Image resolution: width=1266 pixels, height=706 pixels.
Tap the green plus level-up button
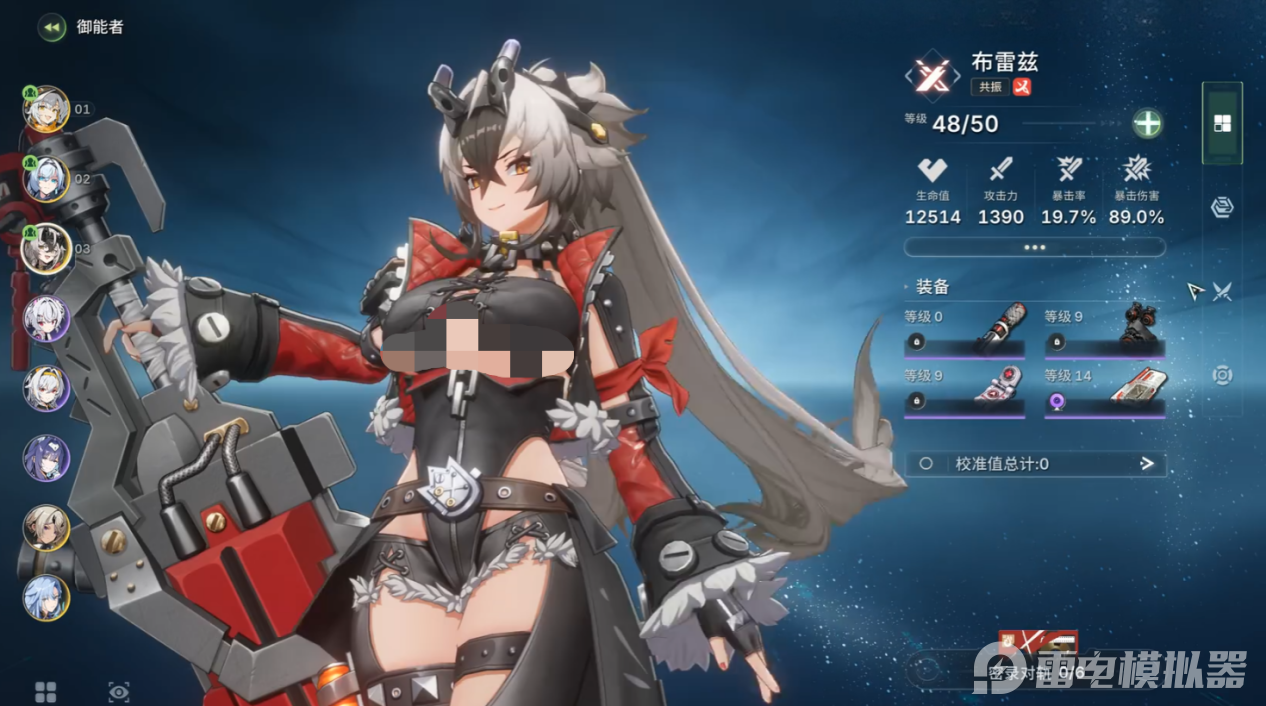1147,124
